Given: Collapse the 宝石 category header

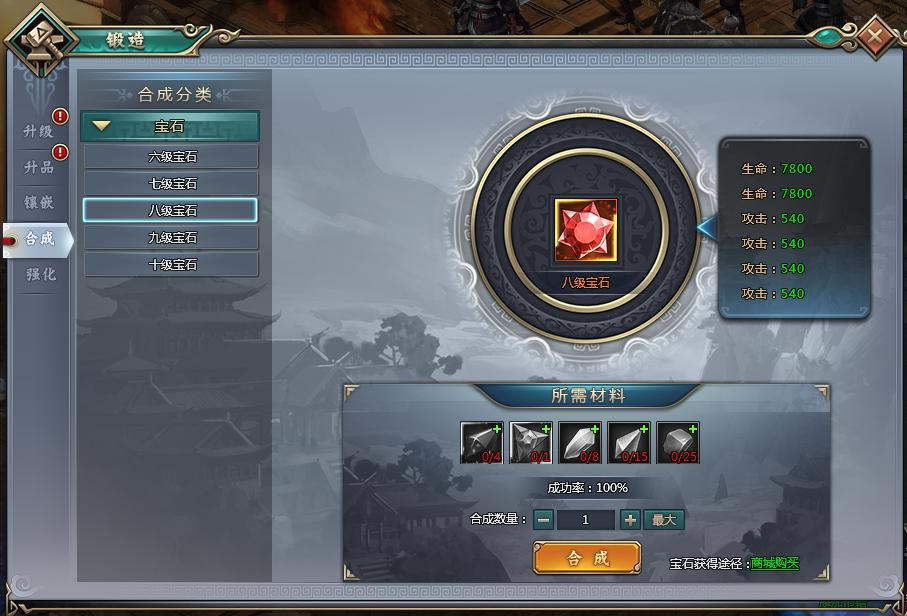Looking at the screenshot, I should pyautogui.click(x=170, y=126).
